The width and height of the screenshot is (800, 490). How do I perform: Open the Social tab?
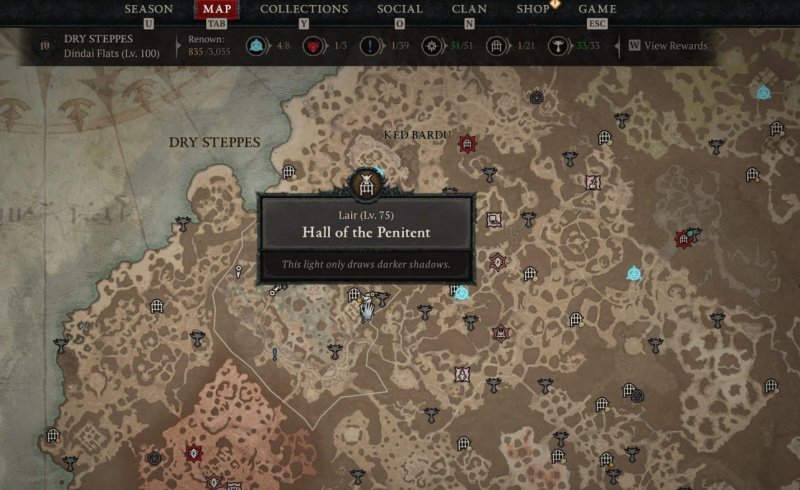point(400,10)
